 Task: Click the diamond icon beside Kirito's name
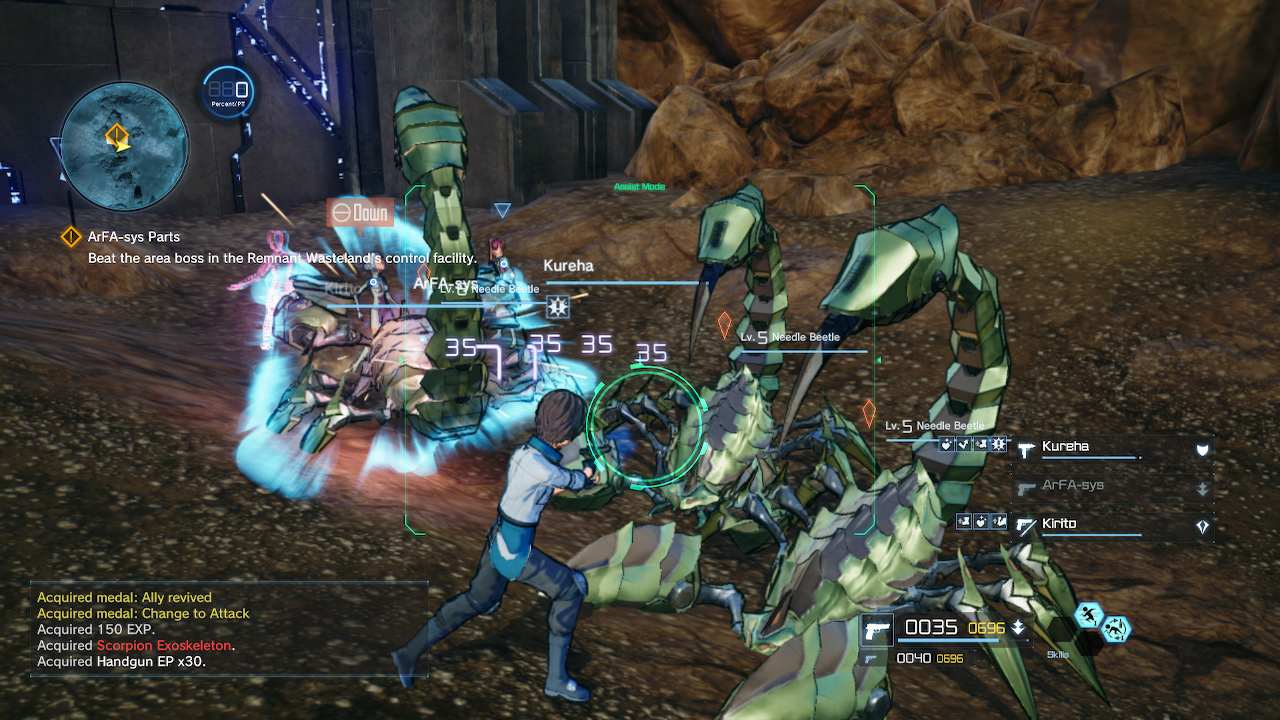[x=1202, y=523]
